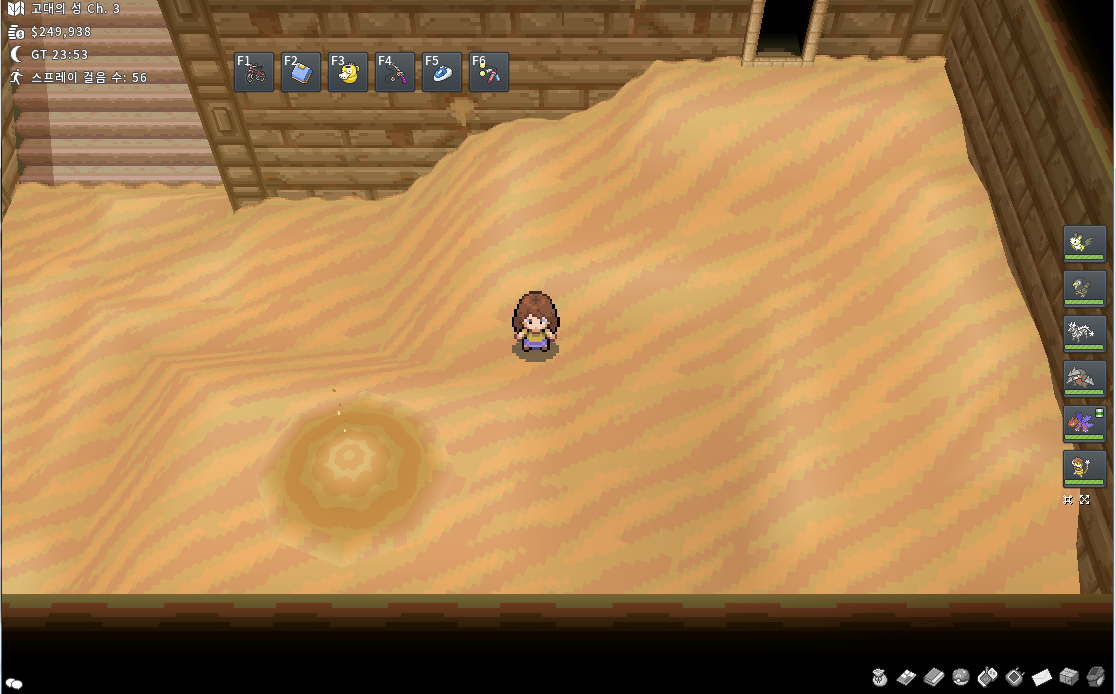Select the purple dragon Pokémon party slot
This screenshot has width=1116, height=694.
1084,423
